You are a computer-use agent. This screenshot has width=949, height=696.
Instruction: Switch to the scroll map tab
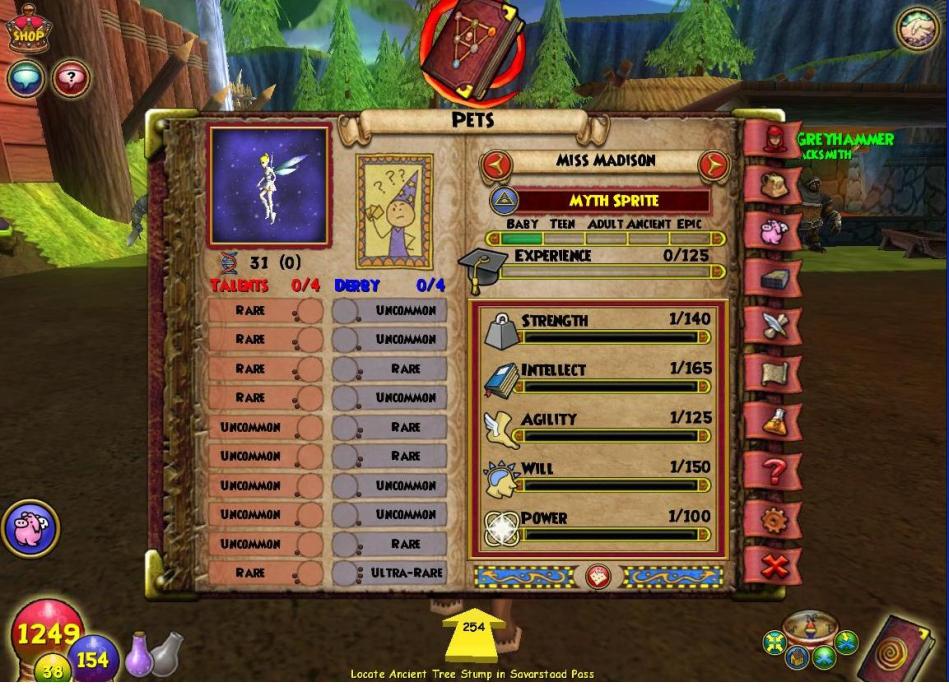(773, 374)
